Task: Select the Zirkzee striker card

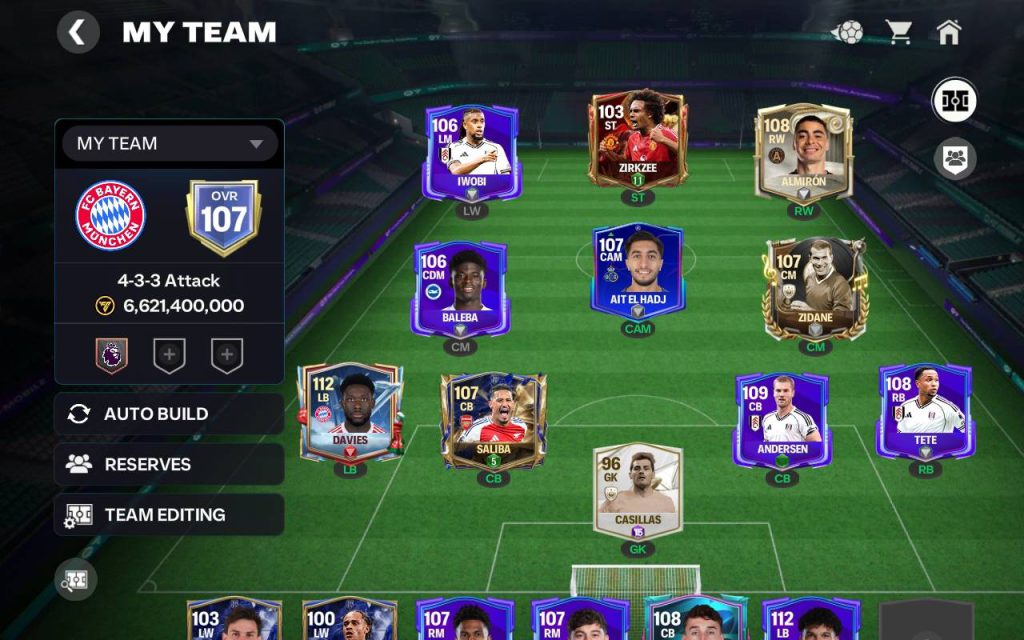Action: [x=637, y=142]
